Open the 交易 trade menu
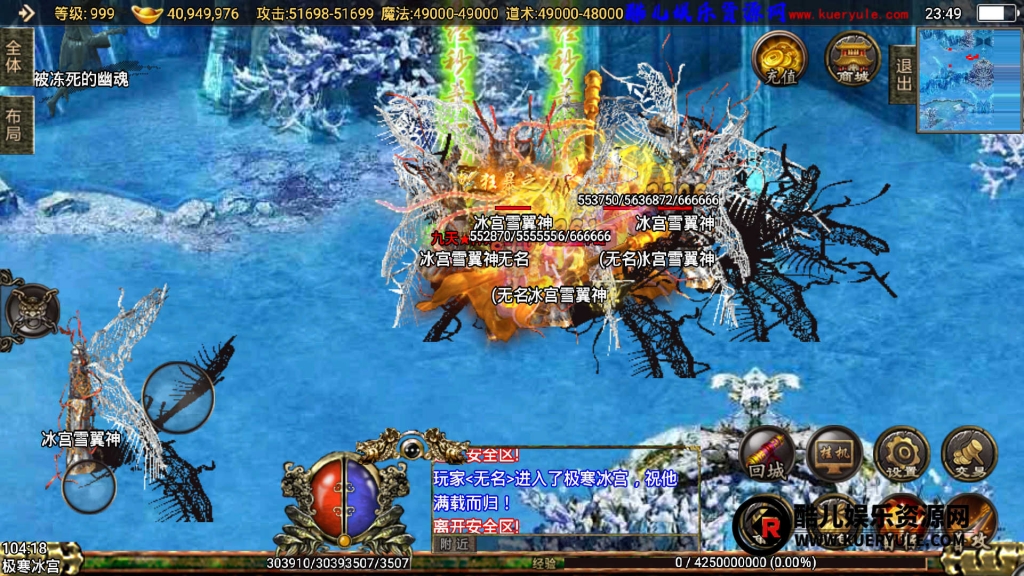The height and width of the screenshot is (576, 1024). 968,455
